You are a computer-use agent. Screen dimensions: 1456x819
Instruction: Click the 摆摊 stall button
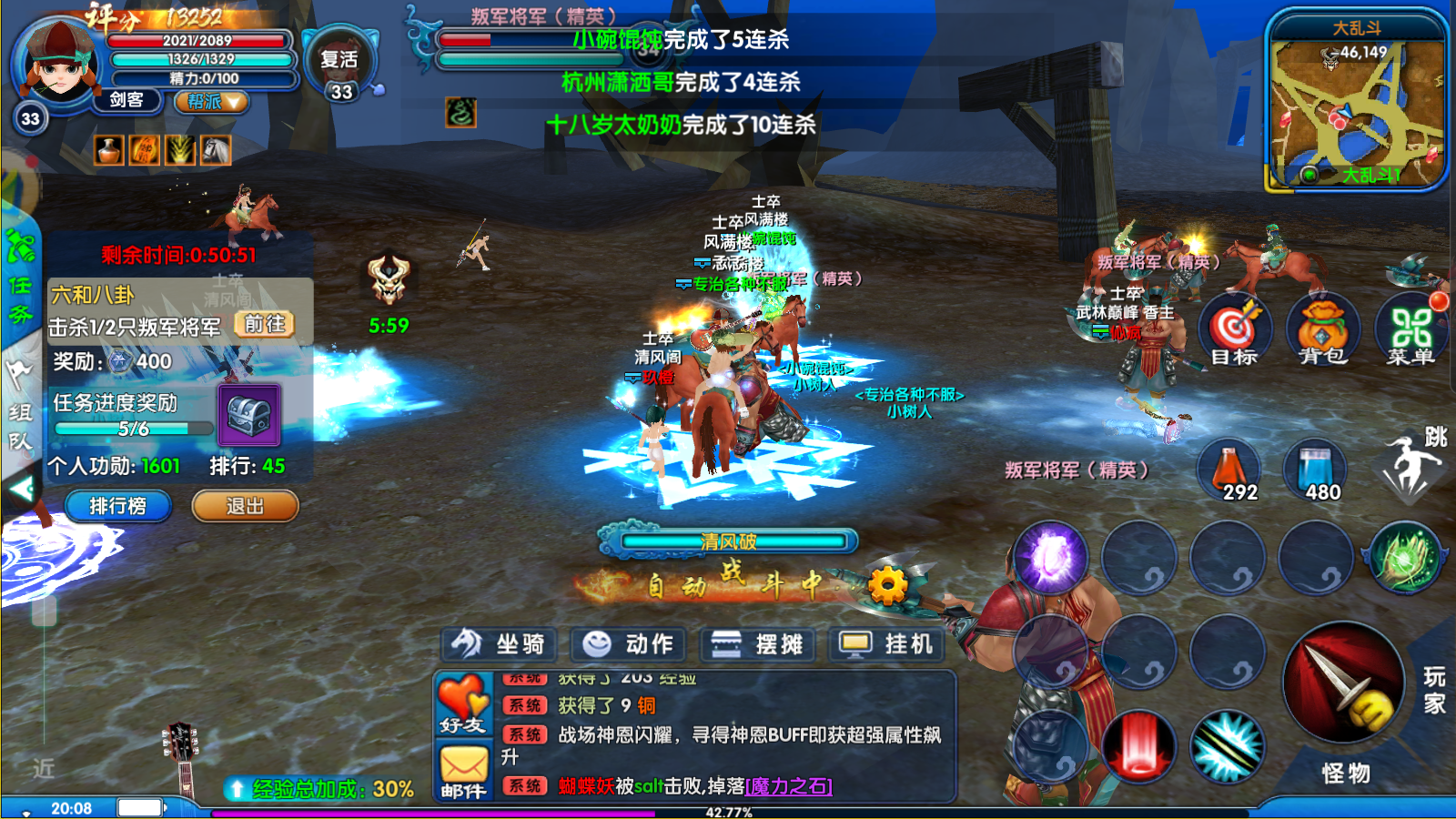point(757,644)
